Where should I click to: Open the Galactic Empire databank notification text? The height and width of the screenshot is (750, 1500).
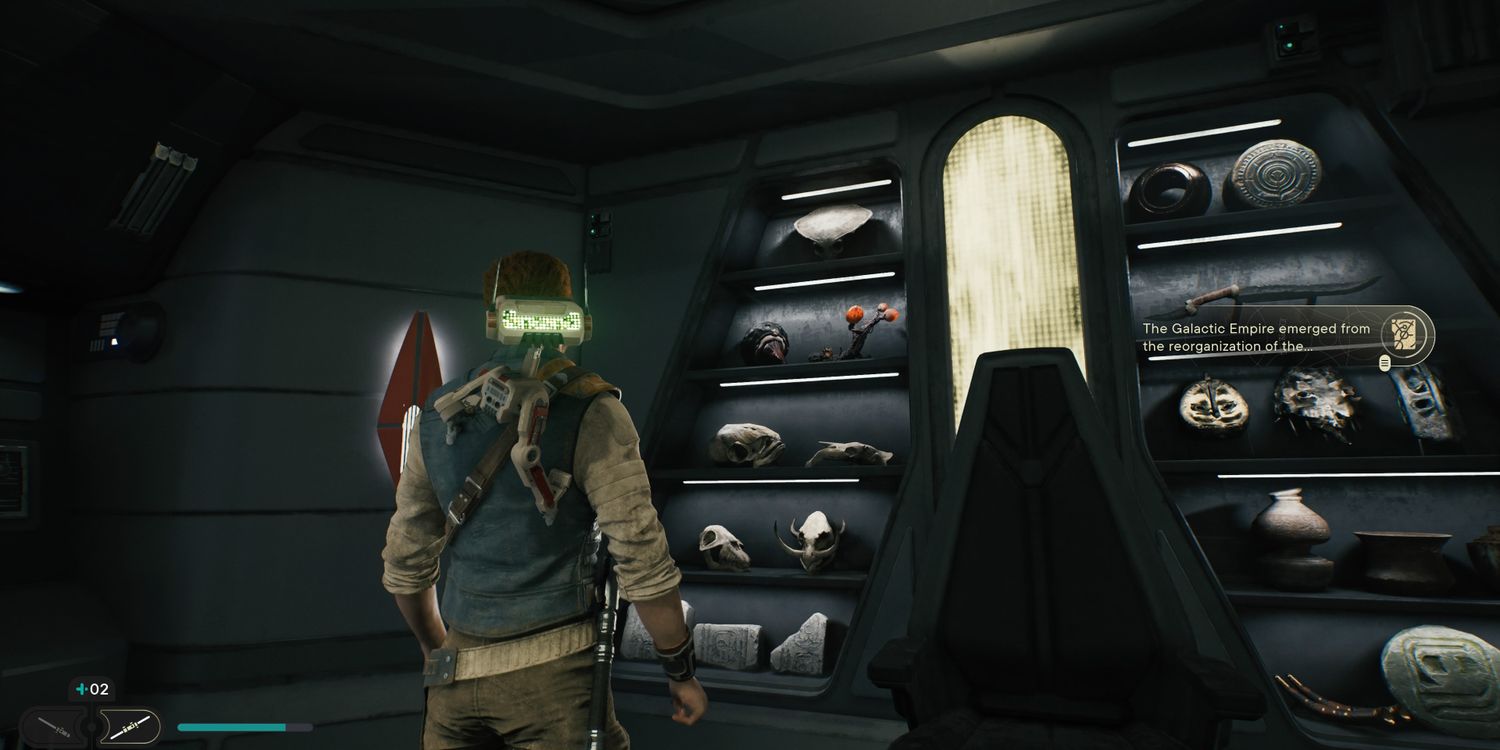click(x=1256, y=337)
